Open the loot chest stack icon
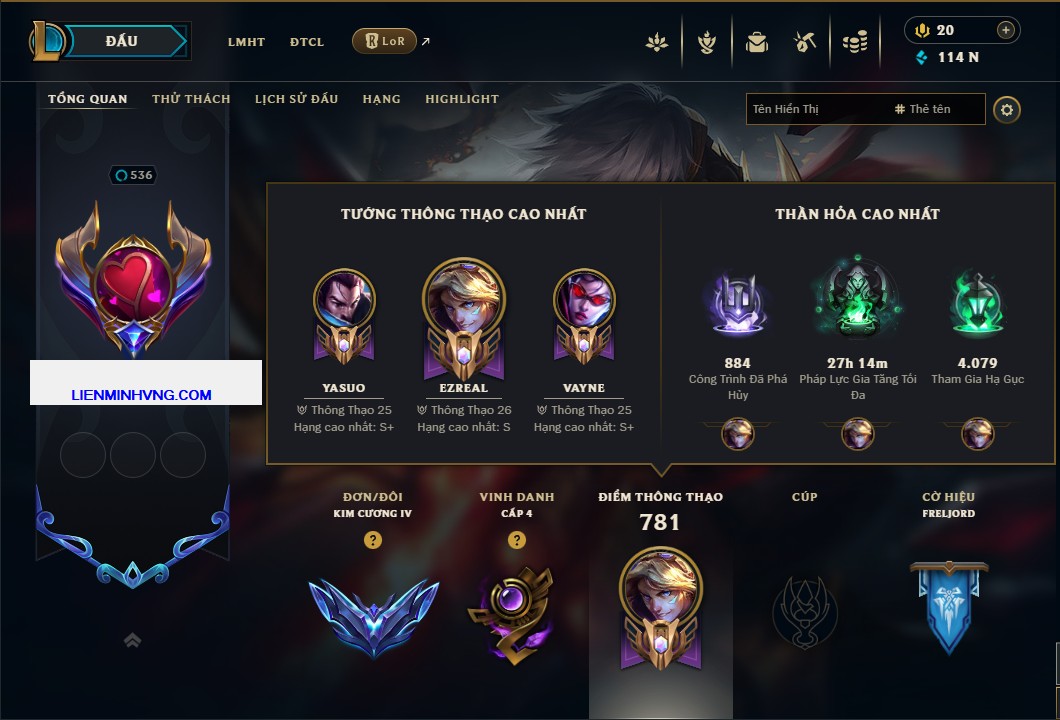The width and height of the screenshot is (1060, 720). (854, 42)
